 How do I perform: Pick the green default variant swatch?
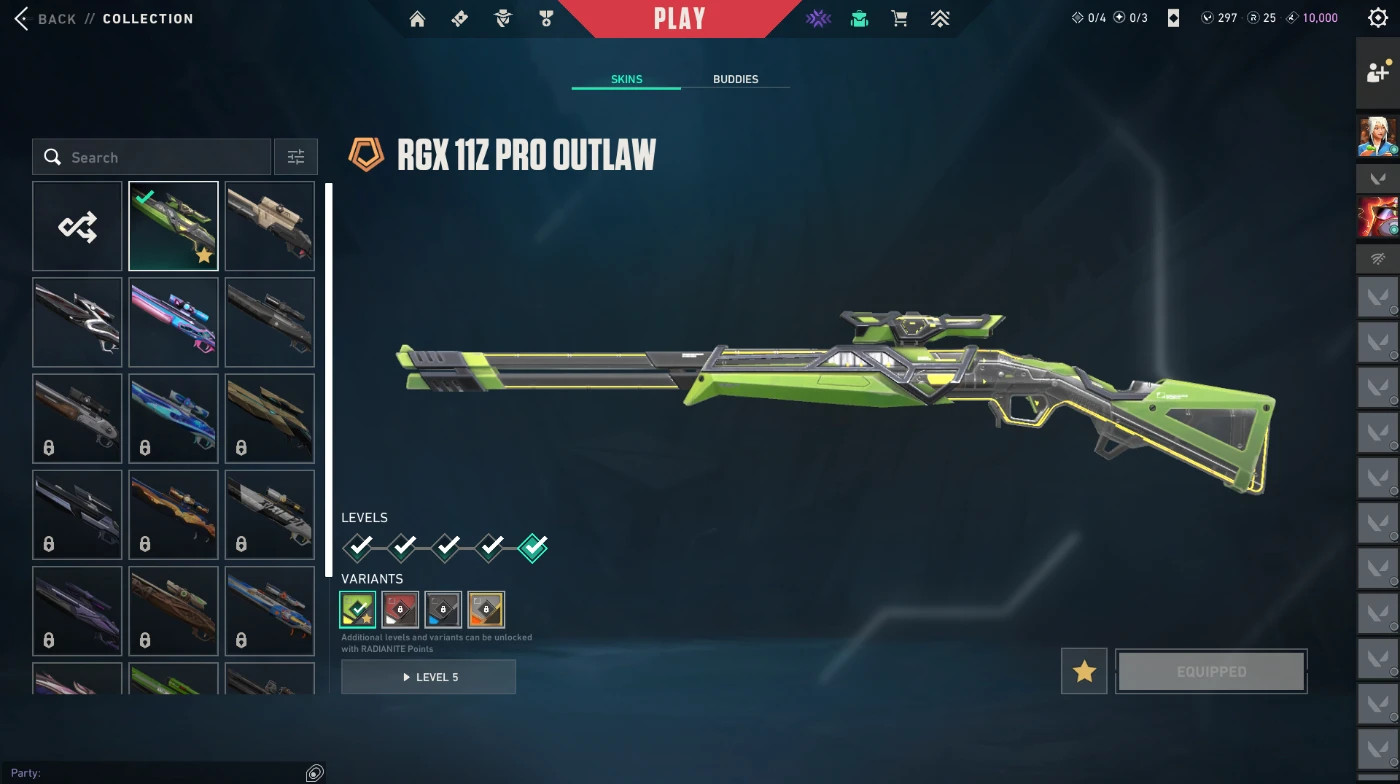[357, 609]
